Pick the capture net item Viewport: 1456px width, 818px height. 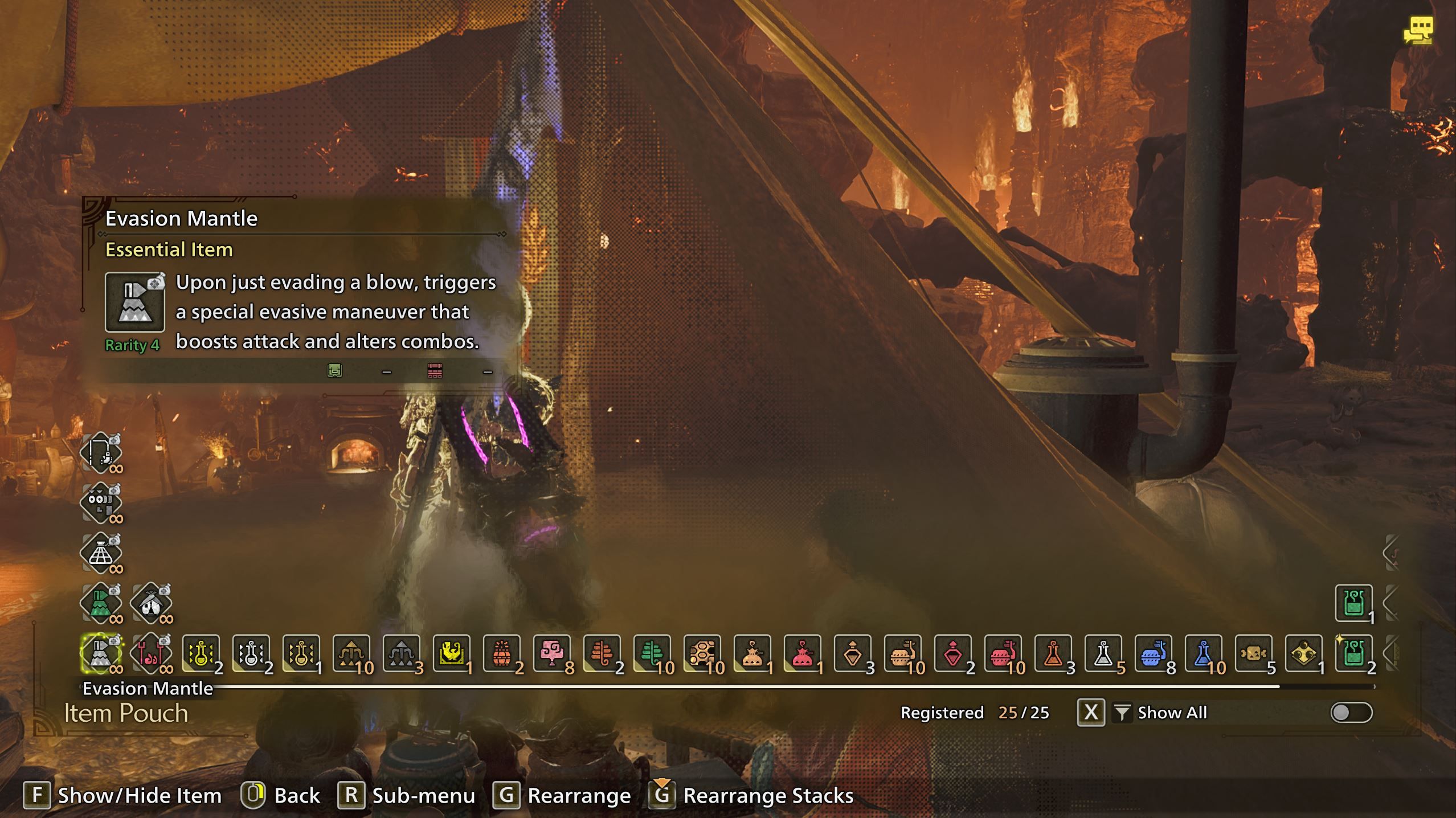coord(101,553)
